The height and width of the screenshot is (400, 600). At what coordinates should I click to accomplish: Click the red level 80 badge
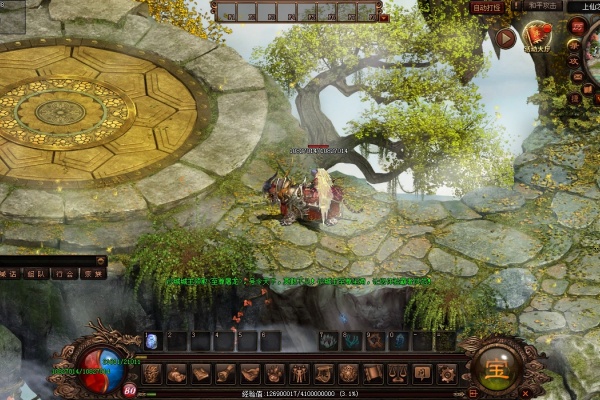(130, 389)
